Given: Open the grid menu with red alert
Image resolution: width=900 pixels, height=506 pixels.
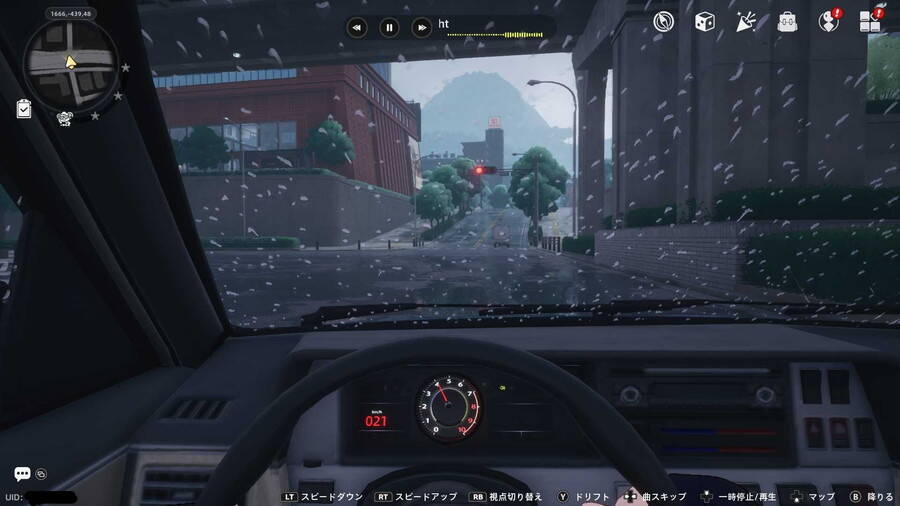Looking at the screenshot, I should [870, 21].
